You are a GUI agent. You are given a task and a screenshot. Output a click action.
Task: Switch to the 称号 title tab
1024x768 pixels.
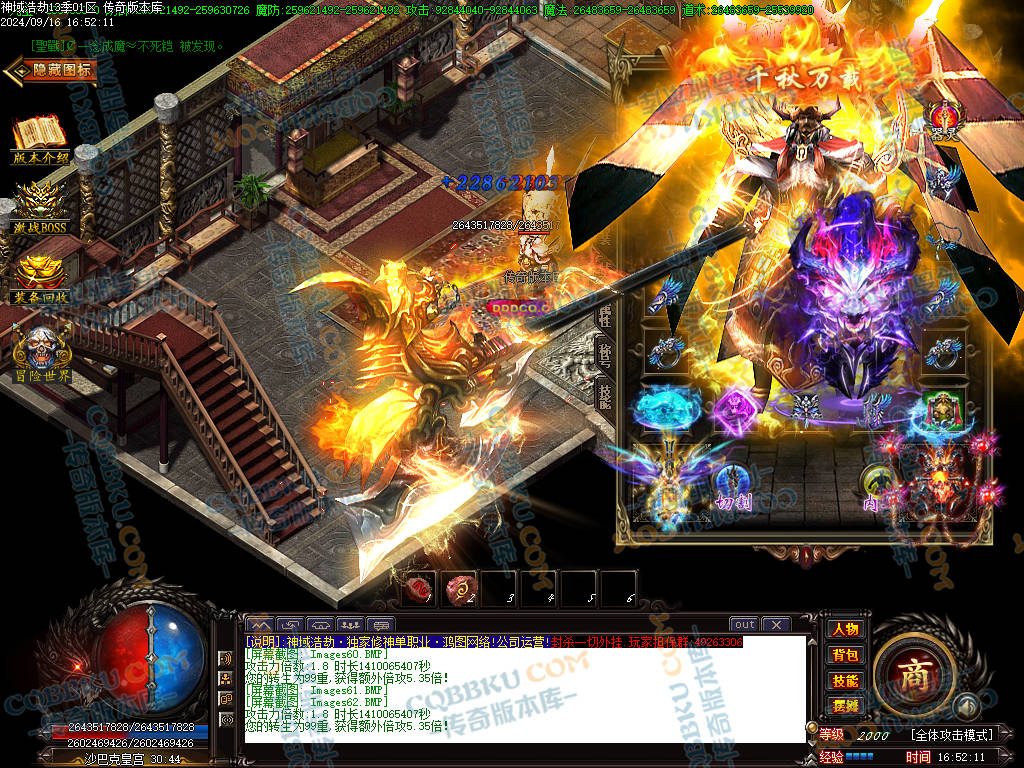pyautogui.click(x=604, y=353)
